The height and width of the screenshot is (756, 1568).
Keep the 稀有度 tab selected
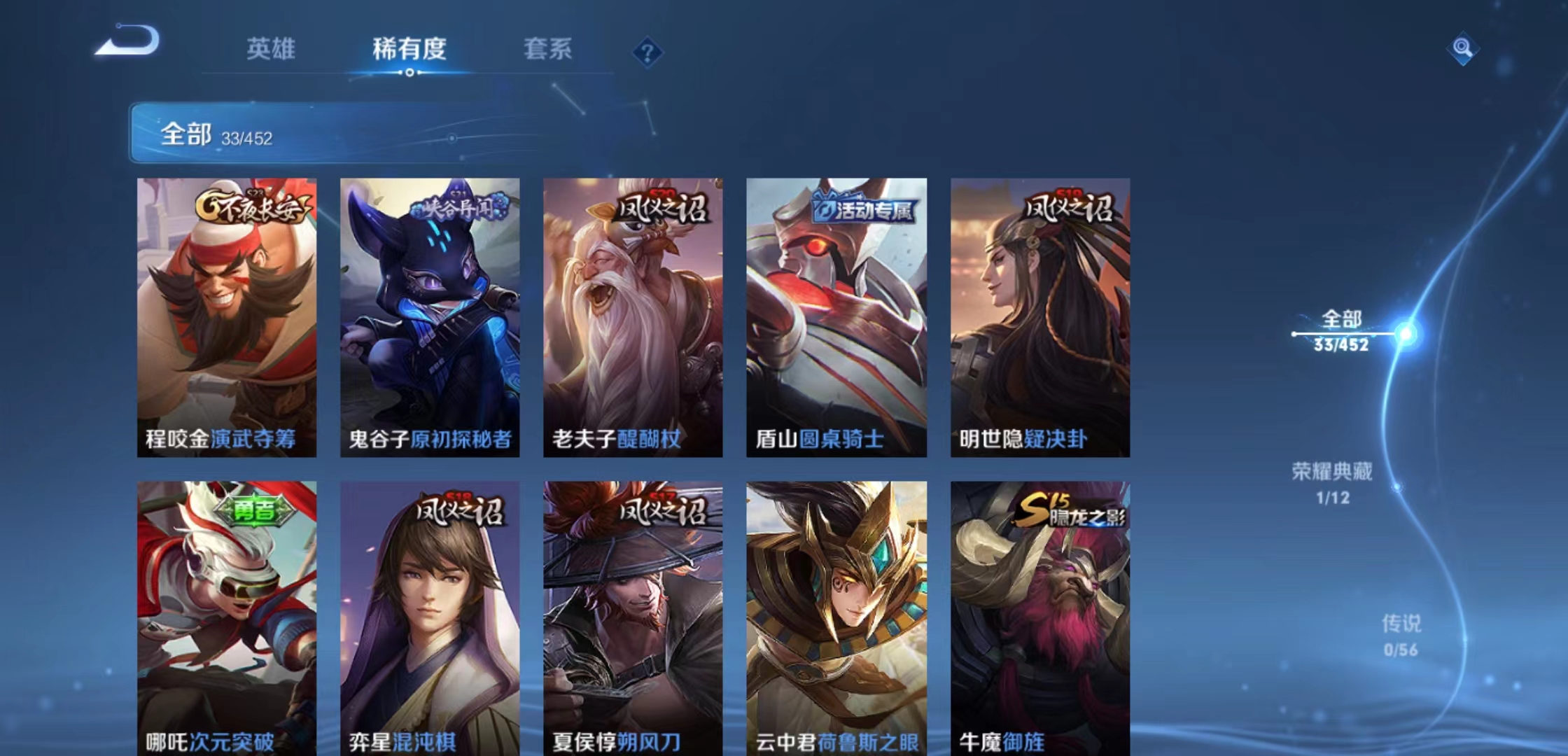(x=409, y=49)
